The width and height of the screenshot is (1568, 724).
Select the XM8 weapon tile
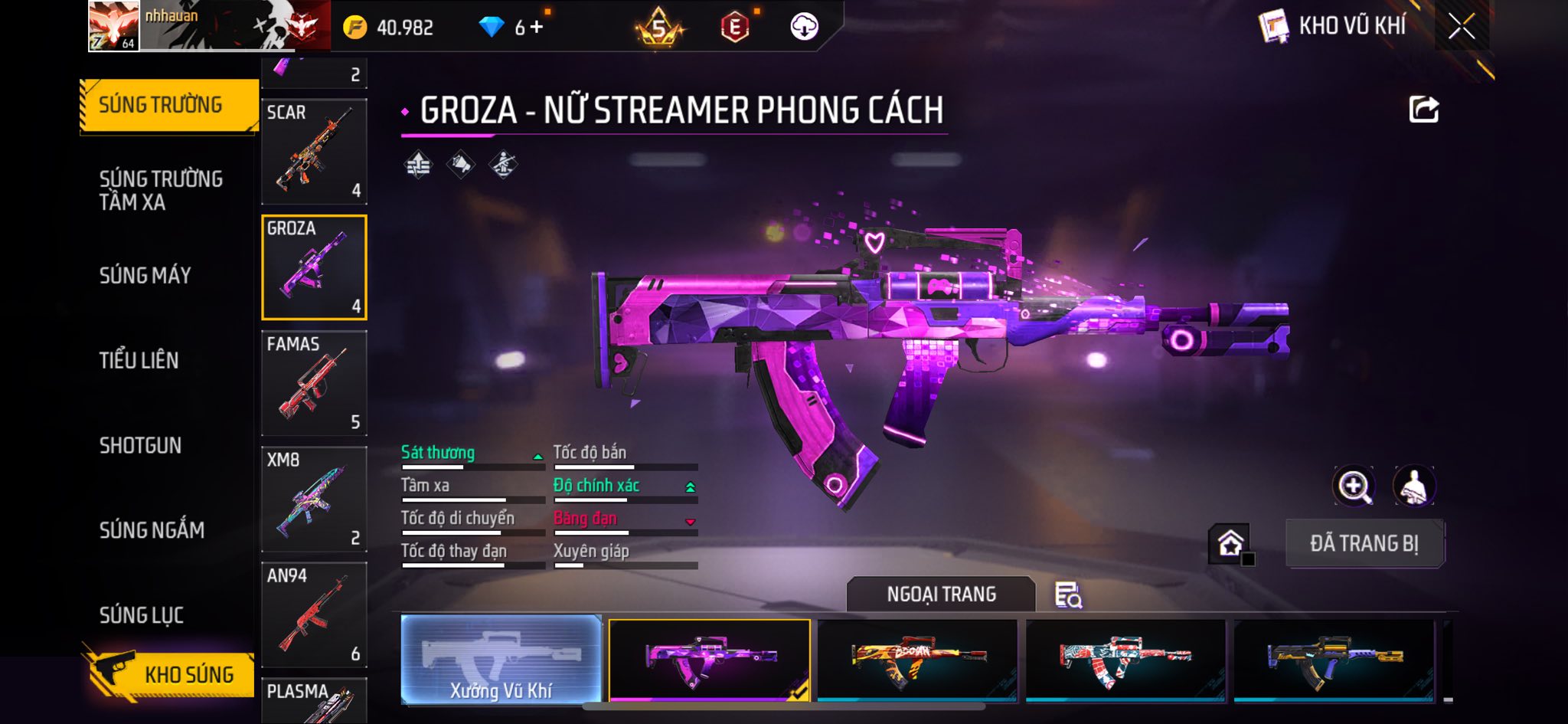[x=314, y=499]
